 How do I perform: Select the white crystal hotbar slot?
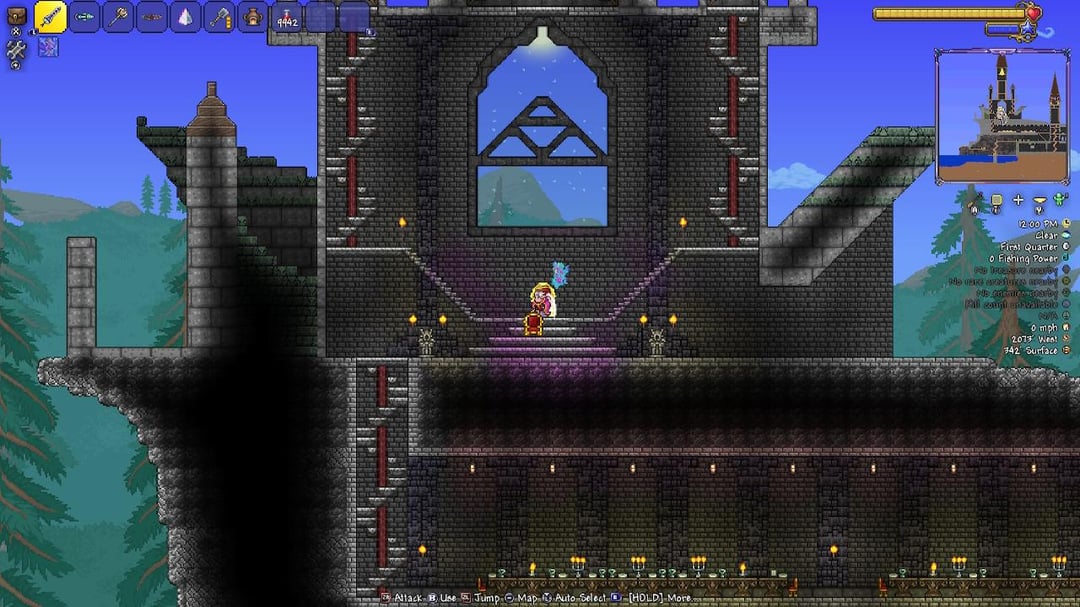[x=186, y=17]
